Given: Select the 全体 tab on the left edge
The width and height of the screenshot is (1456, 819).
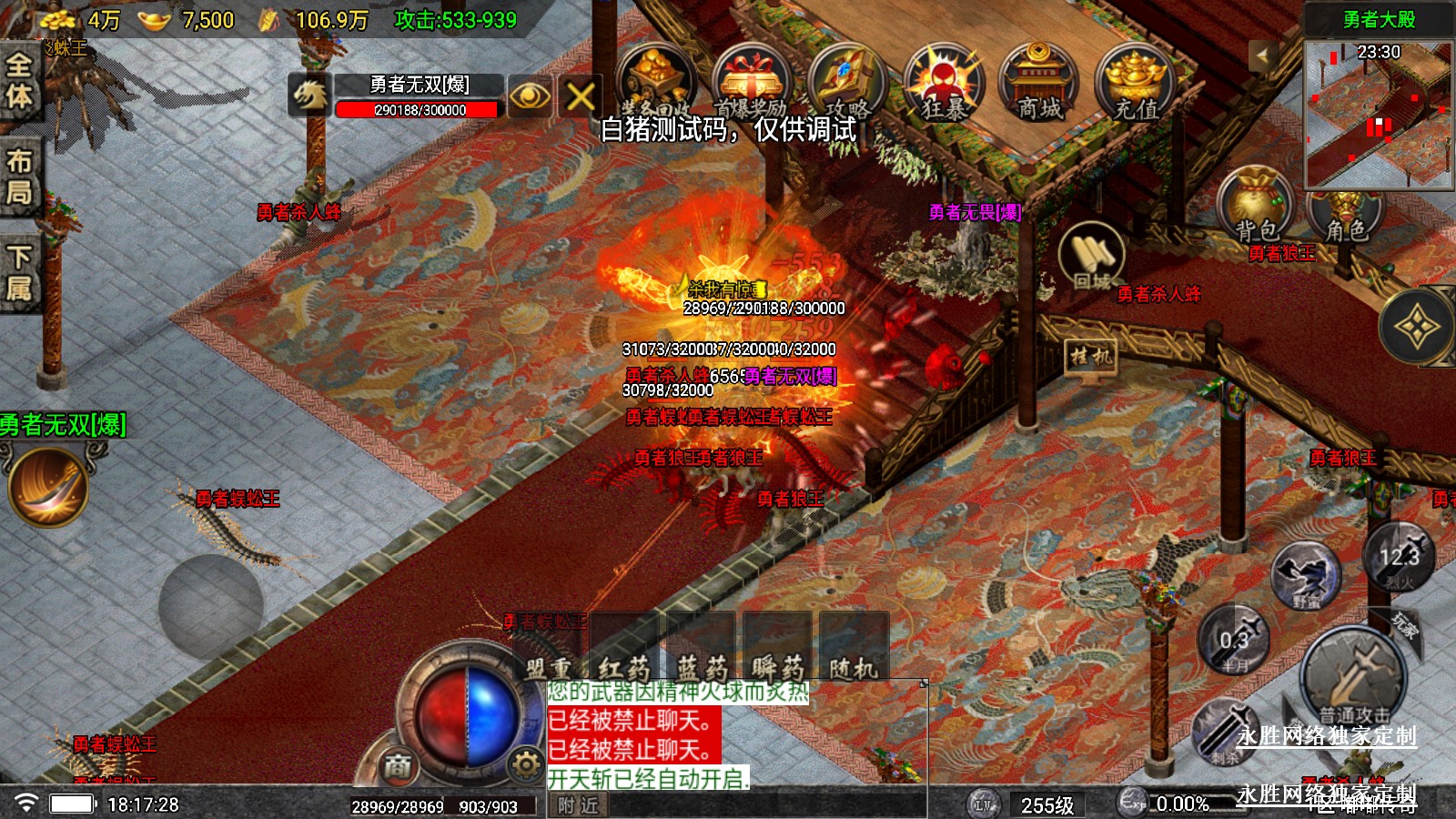Looking at the screenshot, I should [x=19, y=80].
